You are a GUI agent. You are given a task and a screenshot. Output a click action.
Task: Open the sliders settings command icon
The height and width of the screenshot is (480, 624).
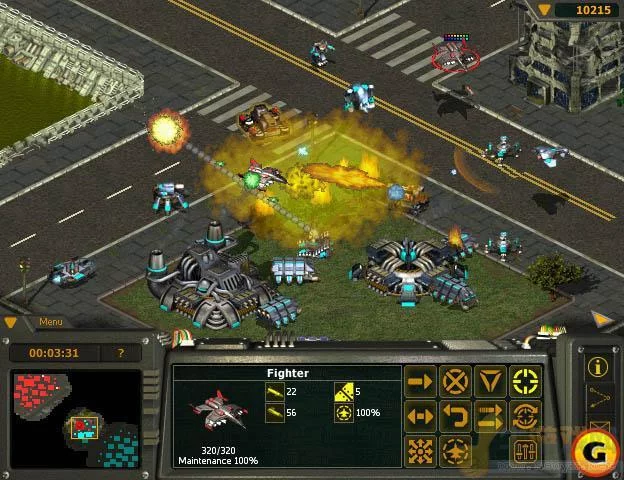pos(525,448)
